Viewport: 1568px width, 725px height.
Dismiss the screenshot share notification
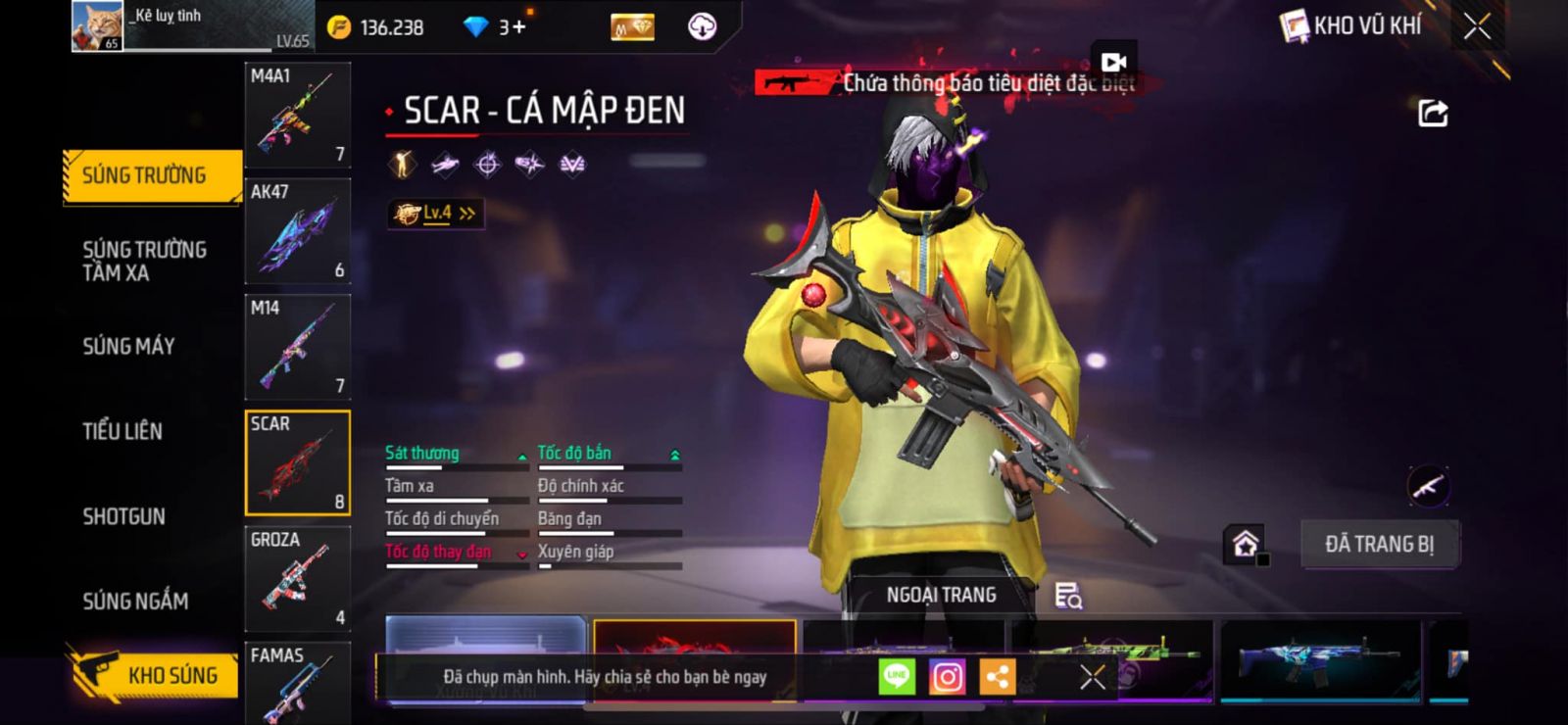coord(1092,677)
